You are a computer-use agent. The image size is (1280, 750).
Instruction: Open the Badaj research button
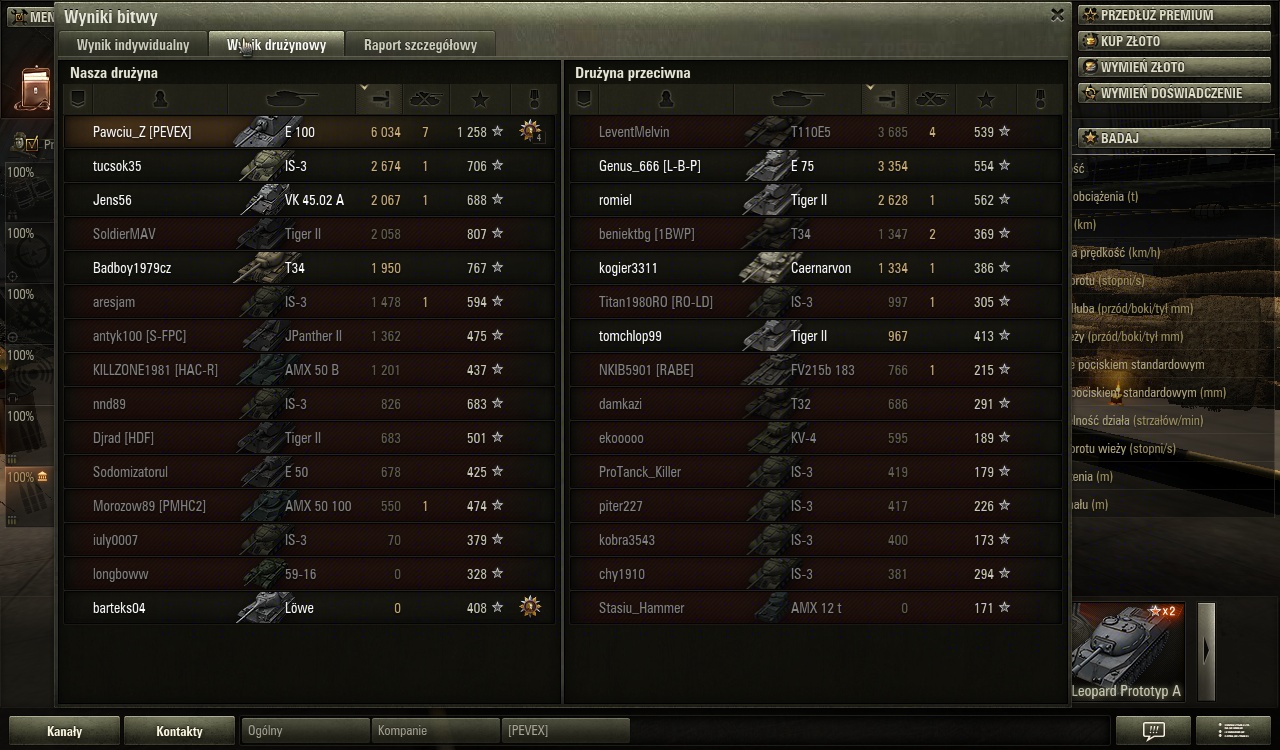pos(1173,138)
